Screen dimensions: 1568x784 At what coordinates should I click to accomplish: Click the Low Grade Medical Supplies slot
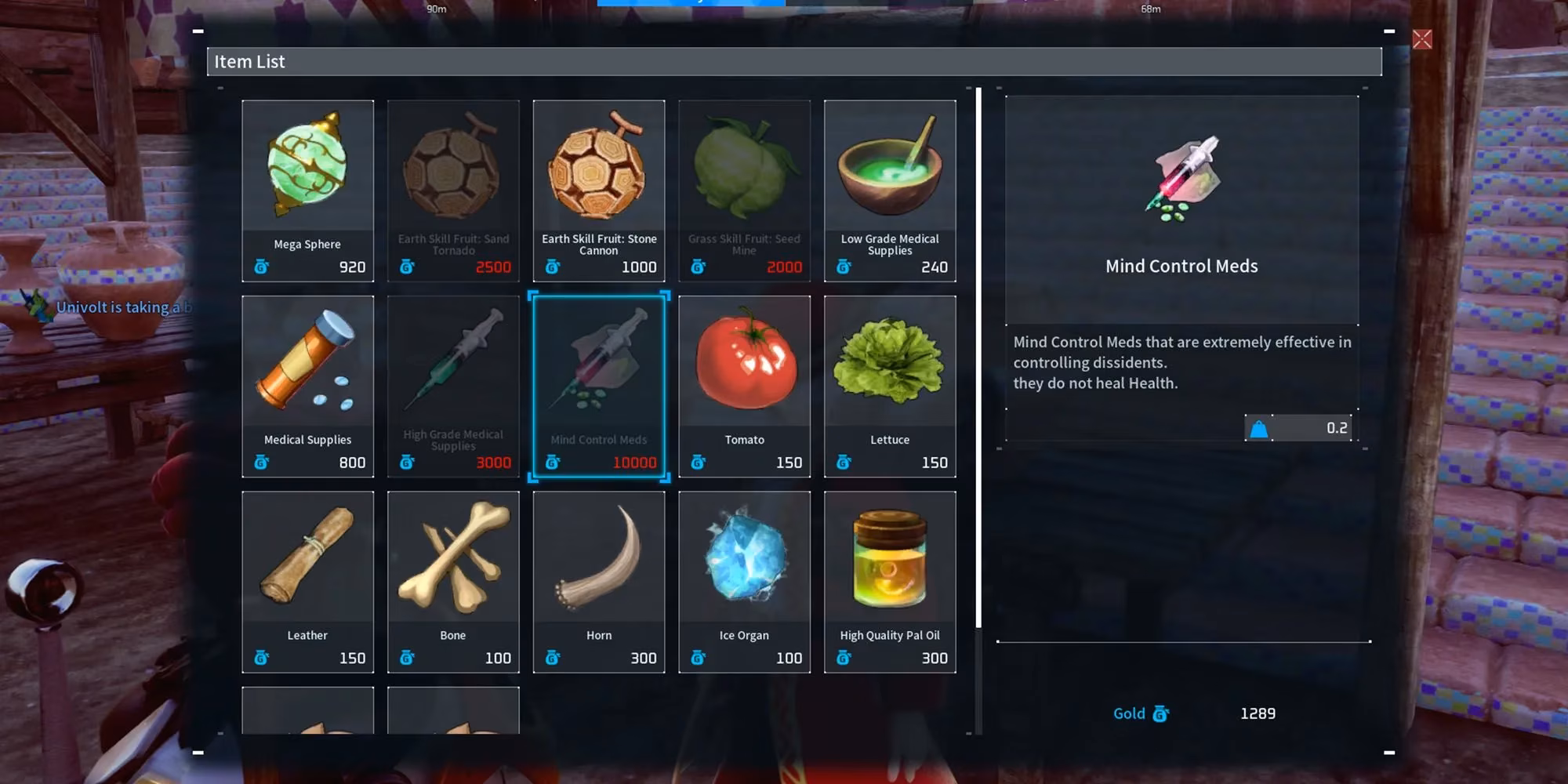(890, 191)
